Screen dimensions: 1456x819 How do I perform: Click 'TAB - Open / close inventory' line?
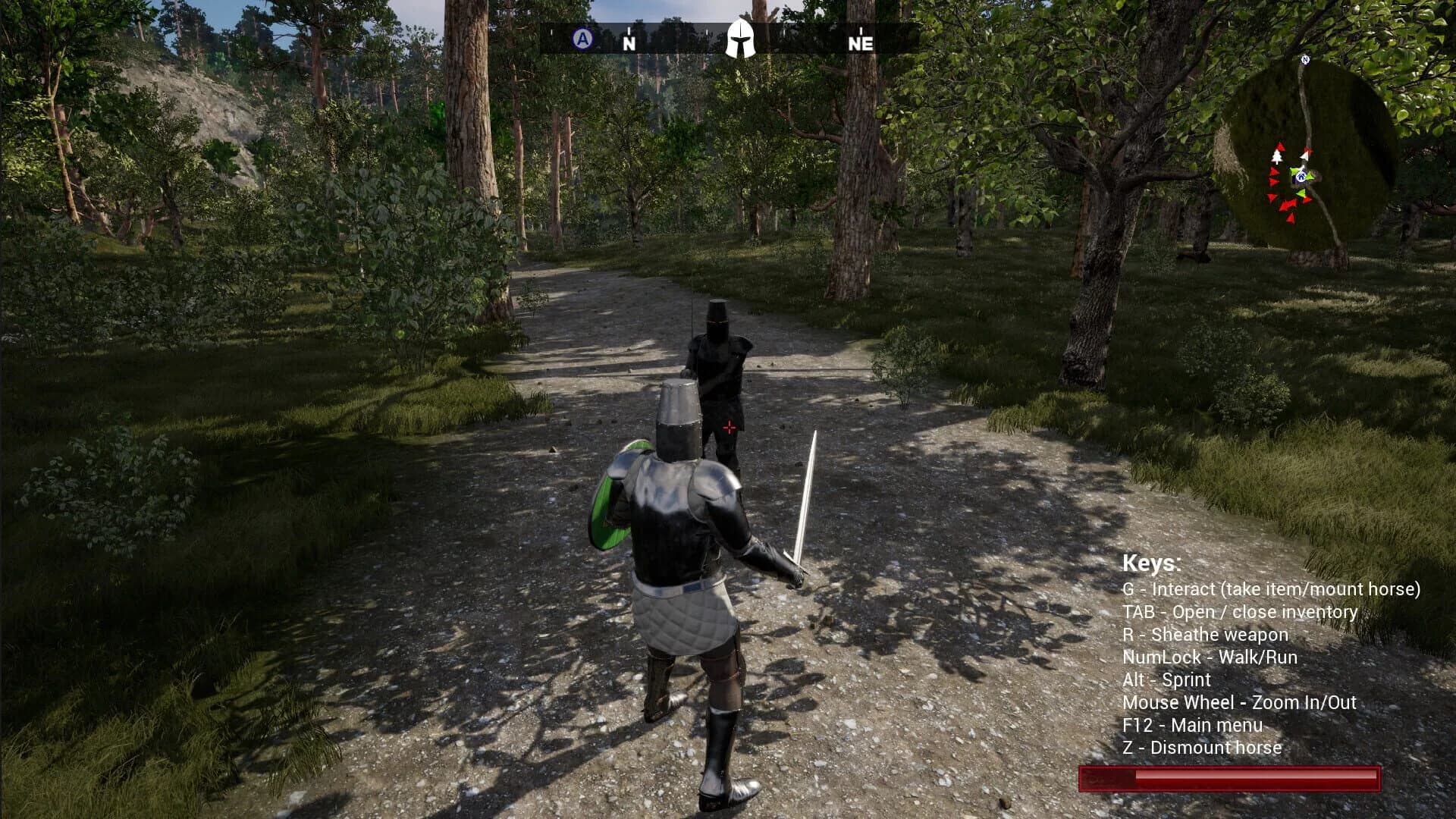click(x=1241, y=611)
